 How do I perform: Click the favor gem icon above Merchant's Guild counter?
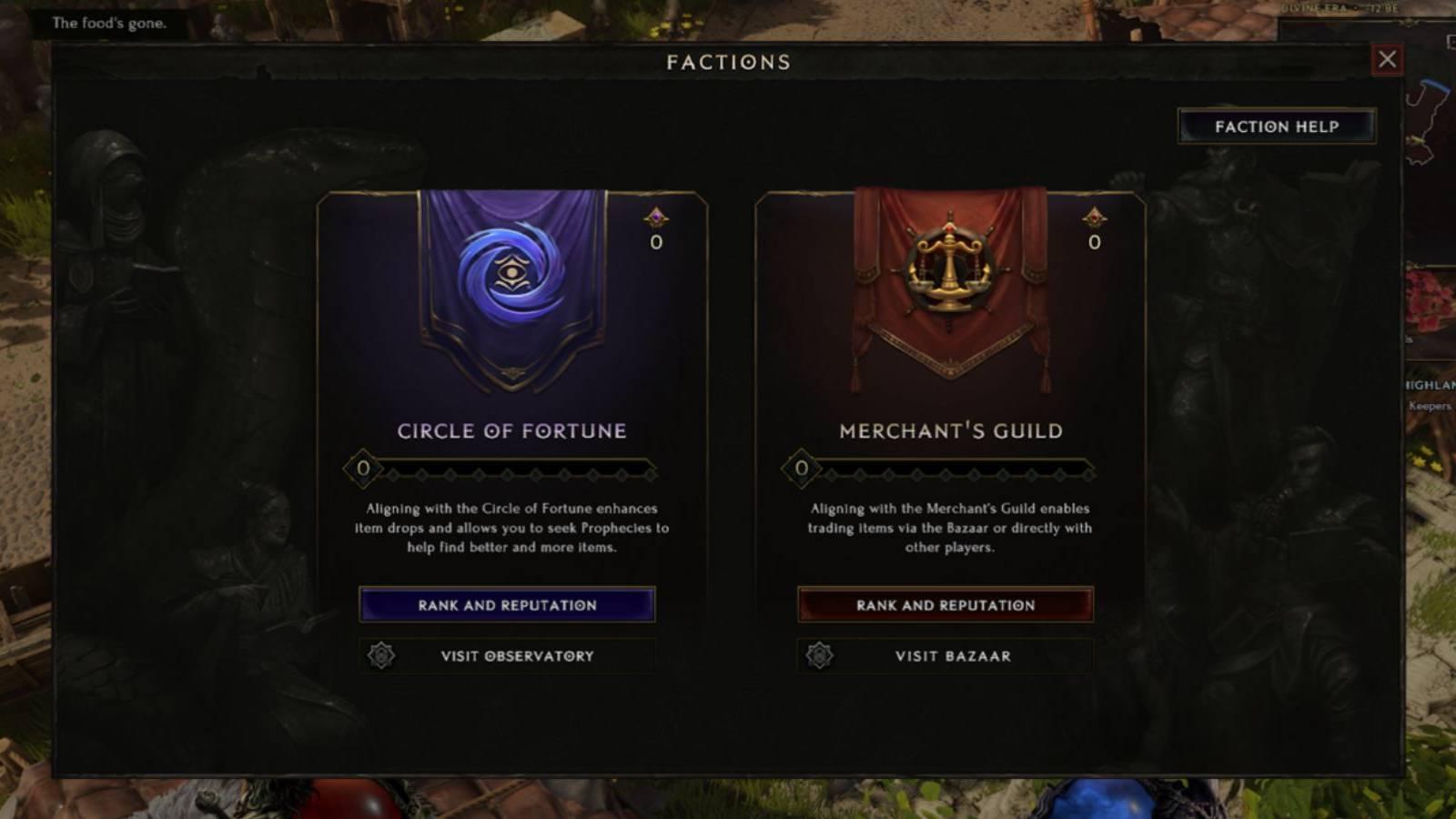1092,216
